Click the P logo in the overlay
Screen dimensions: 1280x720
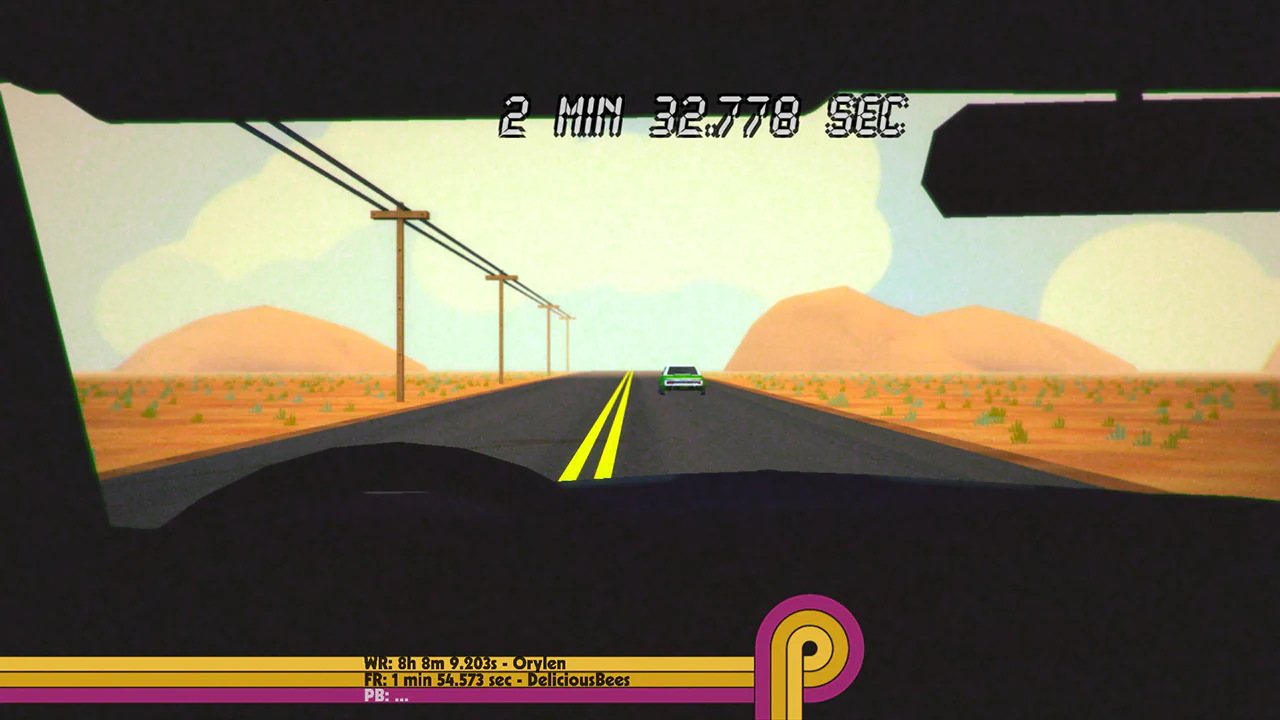point(800,650)
